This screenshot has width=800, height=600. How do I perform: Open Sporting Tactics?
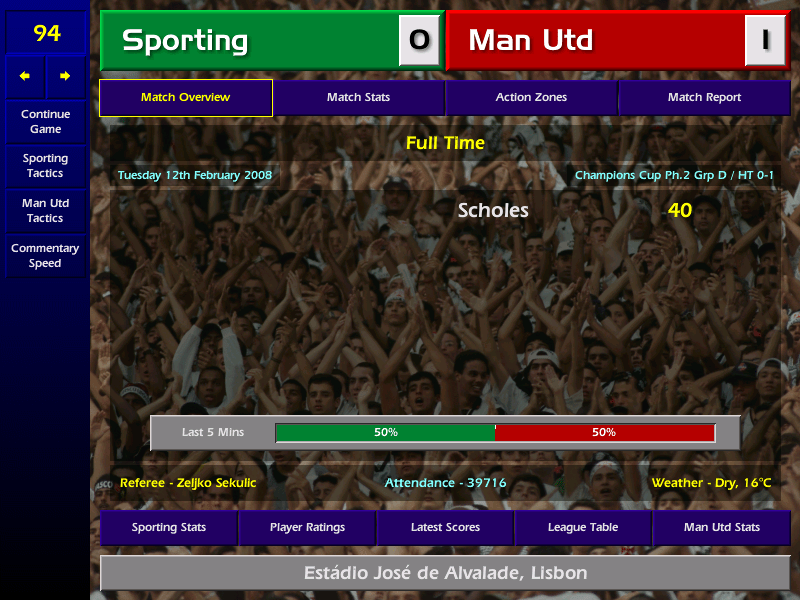tap(45, 166)
